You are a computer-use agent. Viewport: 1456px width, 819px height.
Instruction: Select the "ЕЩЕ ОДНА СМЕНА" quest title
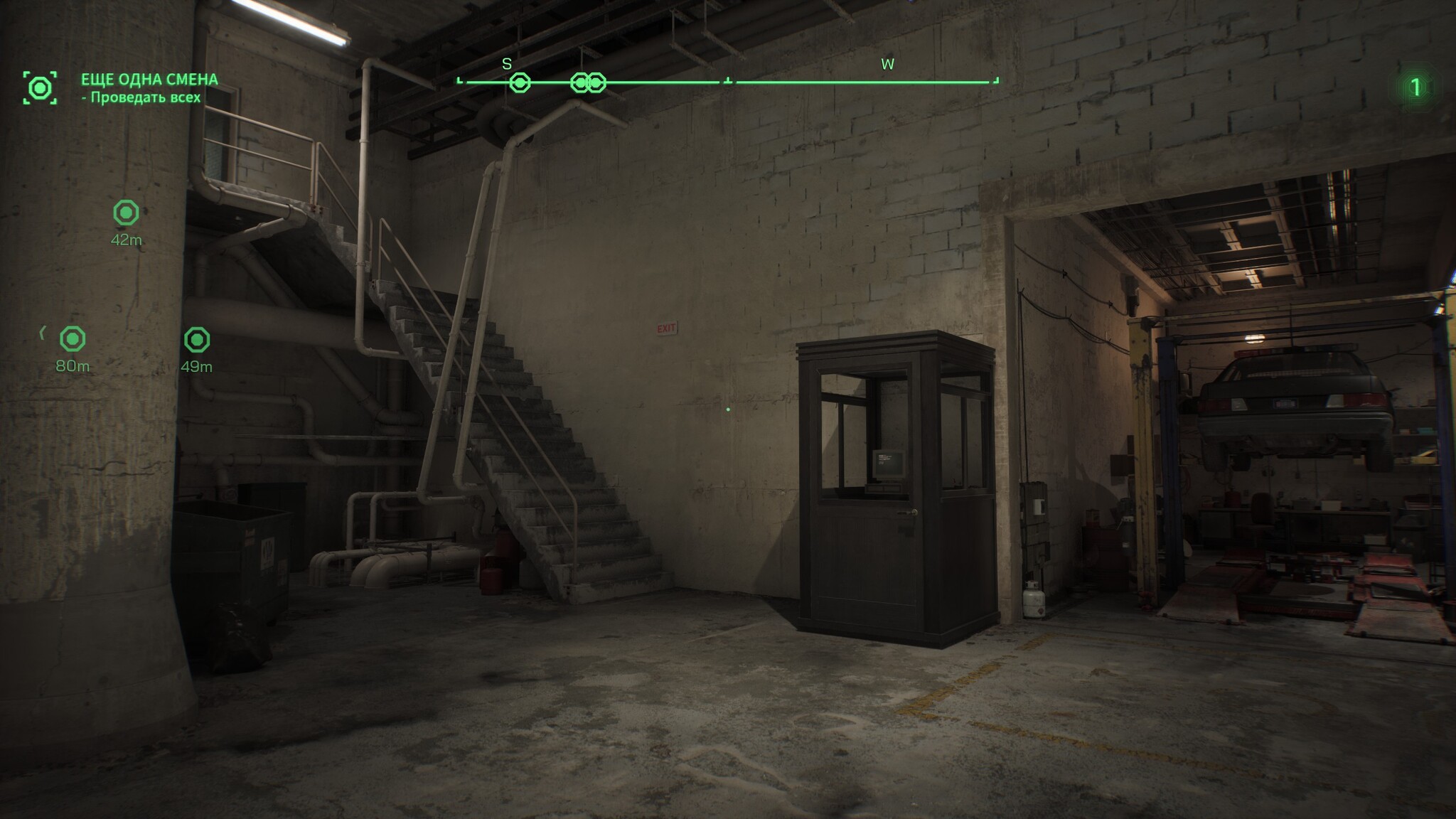click(149, 80)
